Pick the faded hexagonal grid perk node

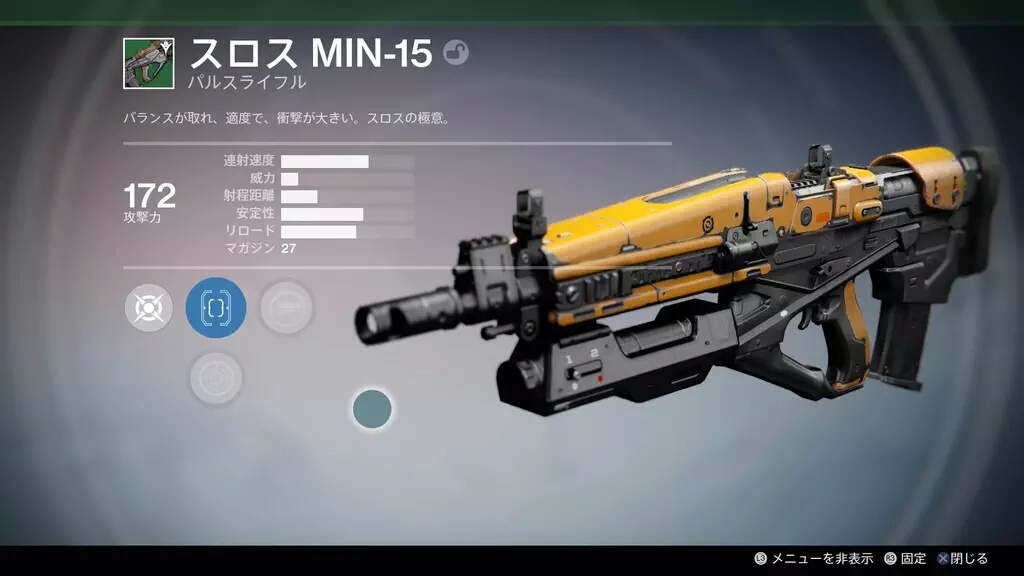pyautogui.click(x=216, y=378)
